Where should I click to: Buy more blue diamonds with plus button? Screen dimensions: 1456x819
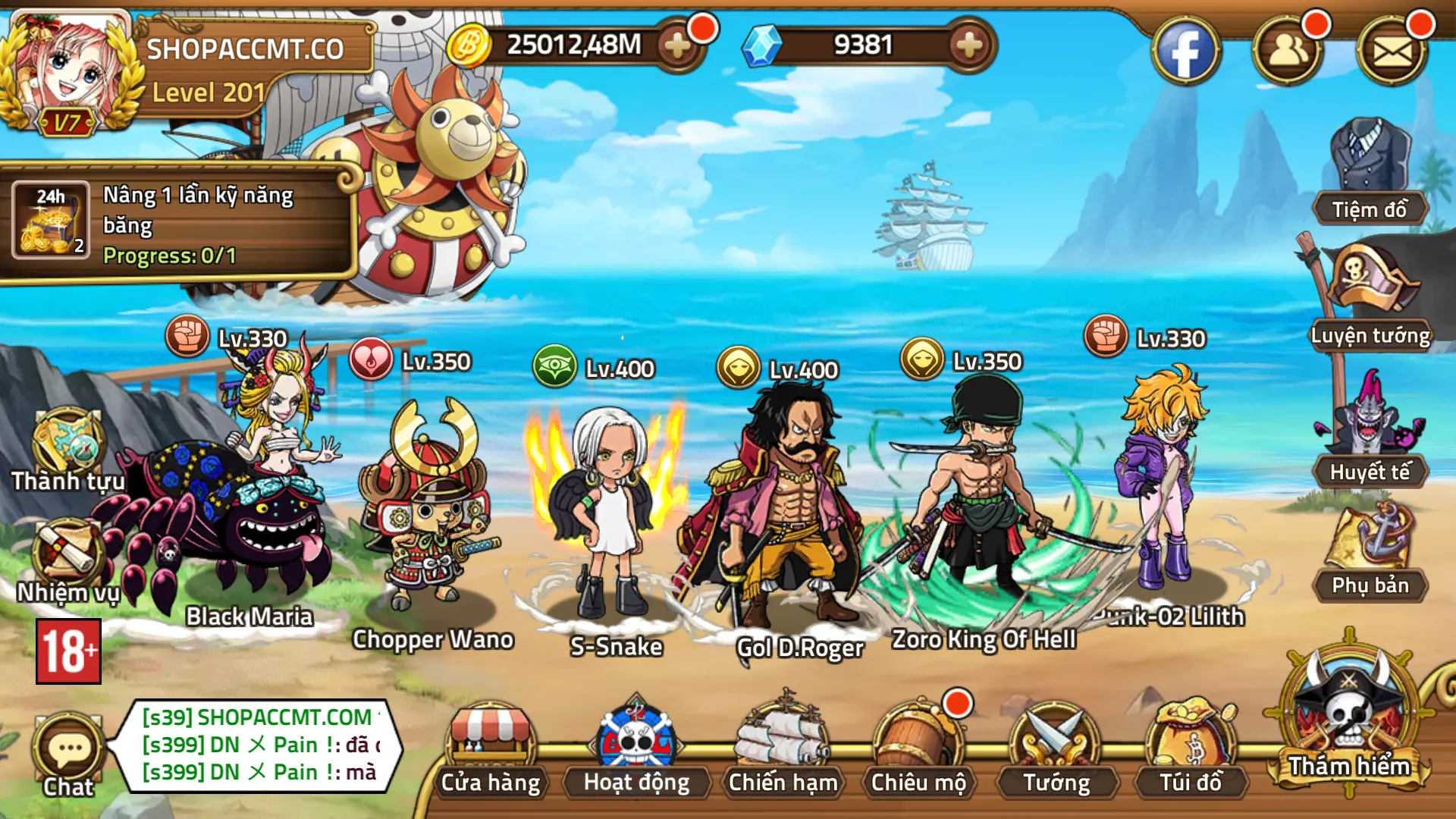click(969, 45)
